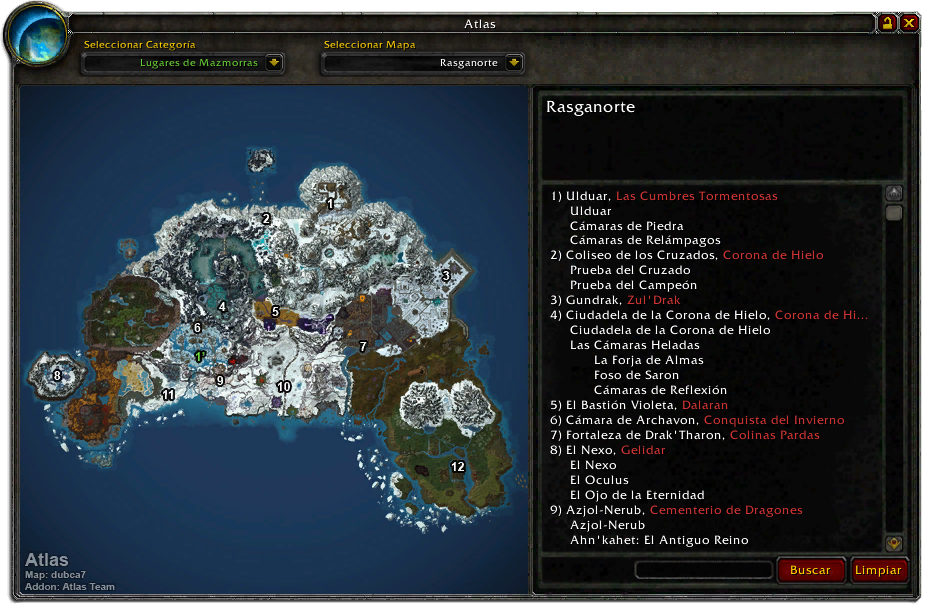
Task: Open the Seleccionar Mapa dropdown
Action: point(514,63)
